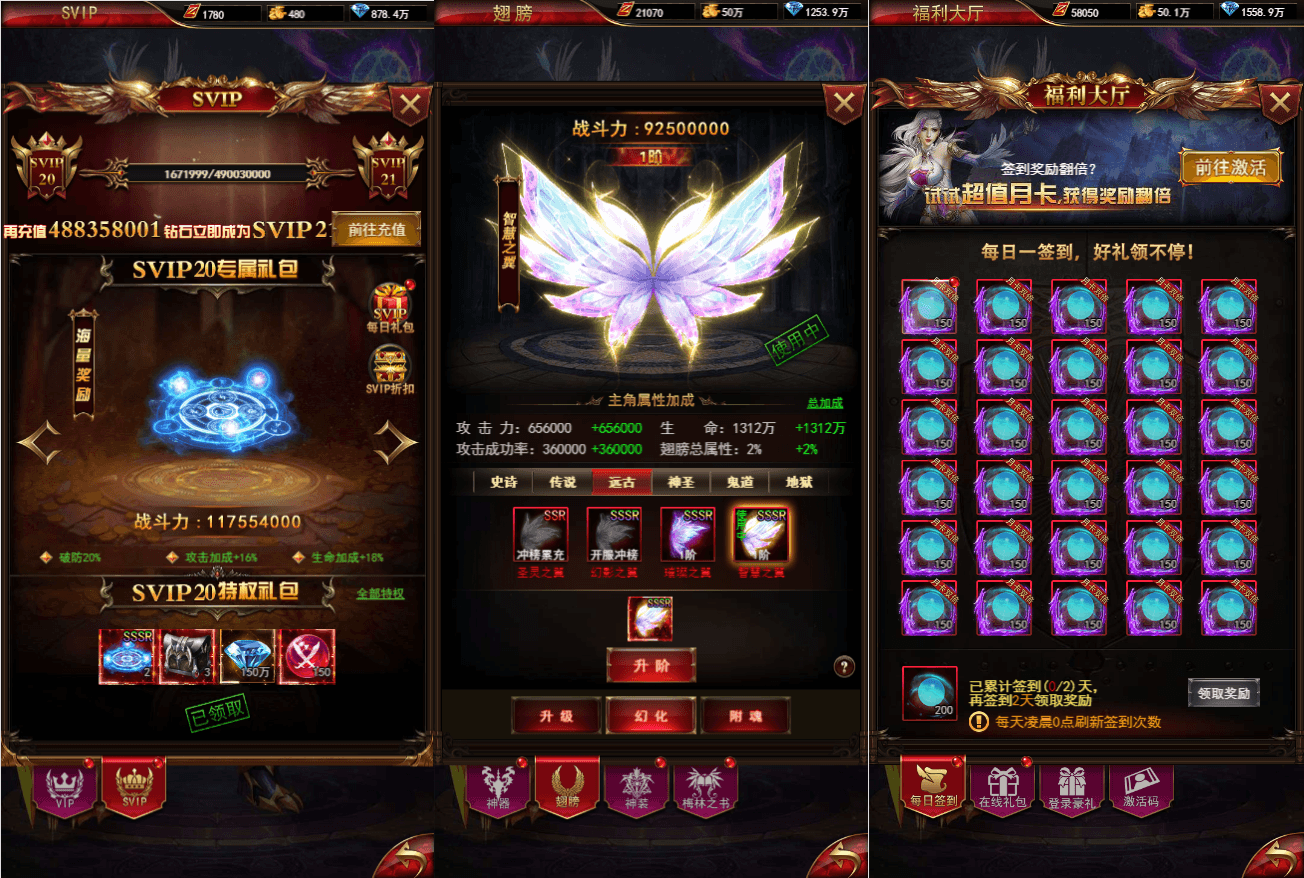Image resolution: width=1304 pixels, height=878 pixels.
Task: Click the 升阶 advance button
Action: pos(651,665)
